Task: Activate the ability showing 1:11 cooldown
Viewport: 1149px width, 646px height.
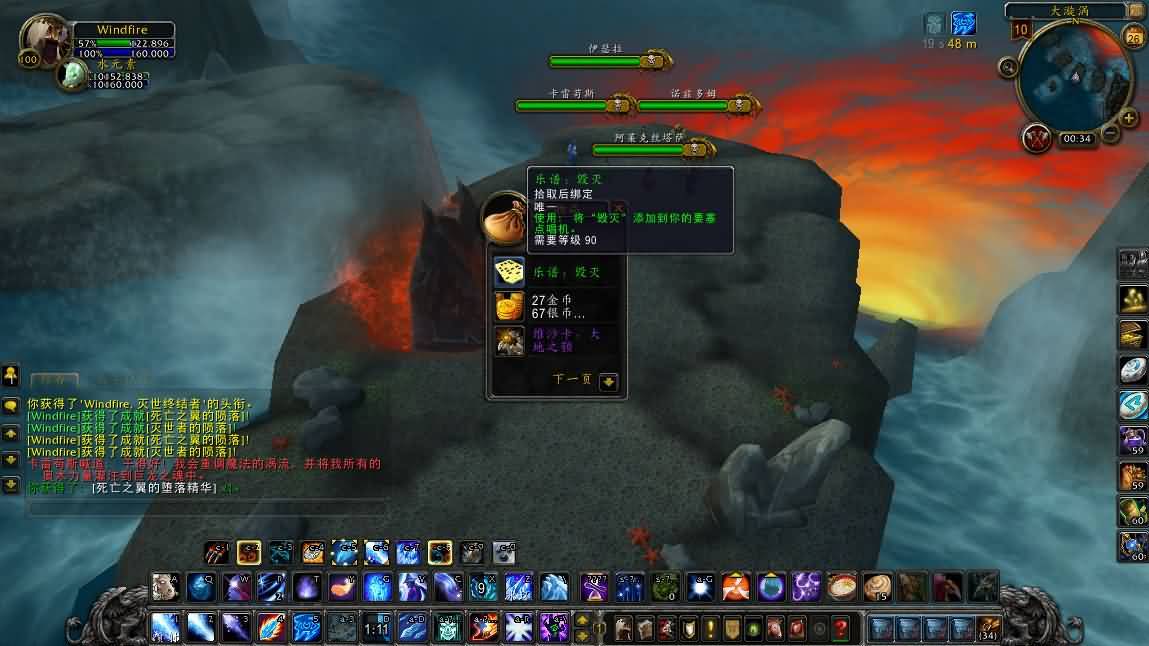Action: click(x=376, y=628)
